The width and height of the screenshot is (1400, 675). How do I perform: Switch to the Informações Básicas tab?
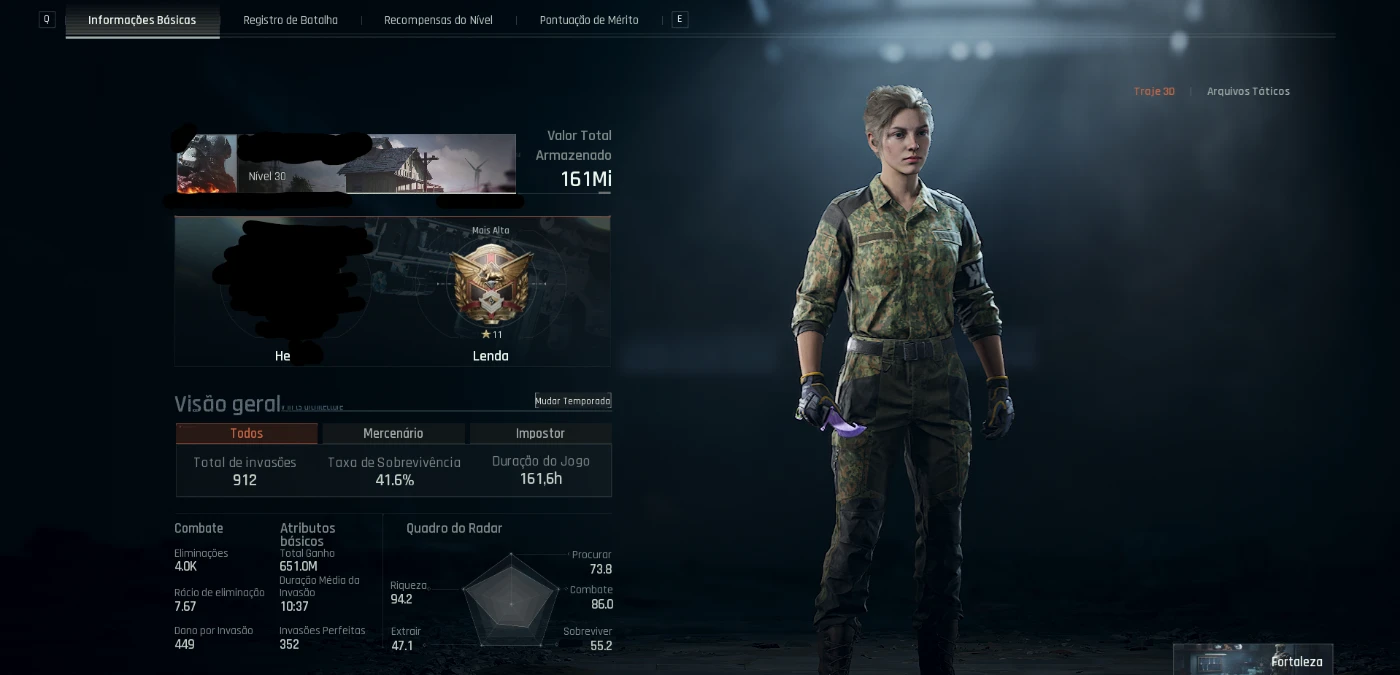click(142, 20)
